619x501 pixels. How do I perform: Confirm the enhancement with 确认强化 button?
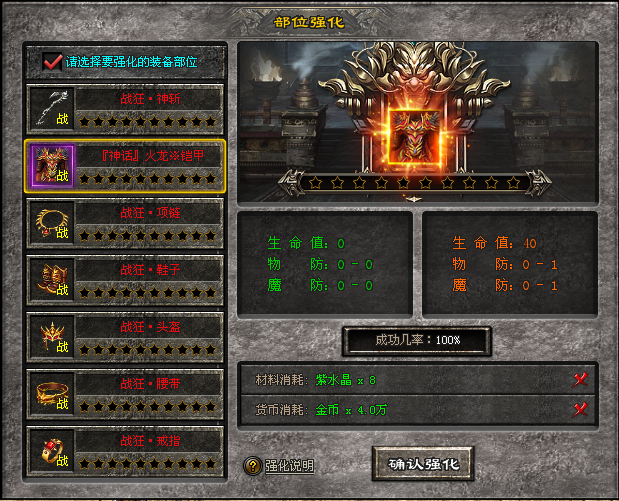click(x=422, y=463)
